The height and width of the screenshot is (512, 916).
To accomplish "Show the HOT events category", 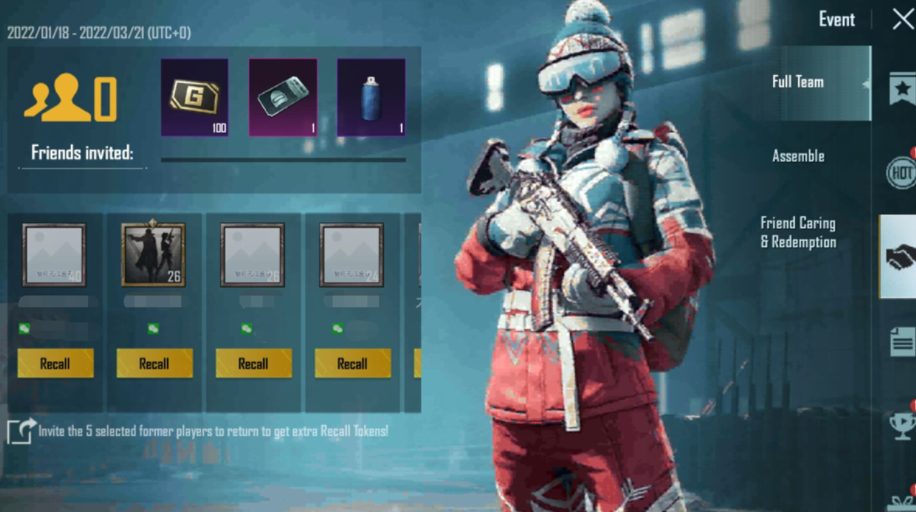I will point(901,172).
